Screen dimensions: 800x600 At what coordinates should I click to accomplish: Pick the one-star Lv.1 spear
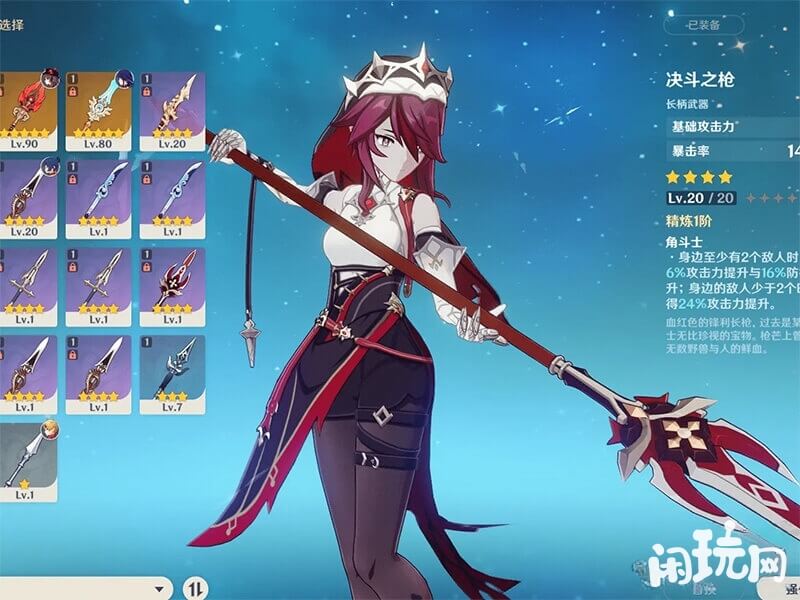[x=26, y=461]
